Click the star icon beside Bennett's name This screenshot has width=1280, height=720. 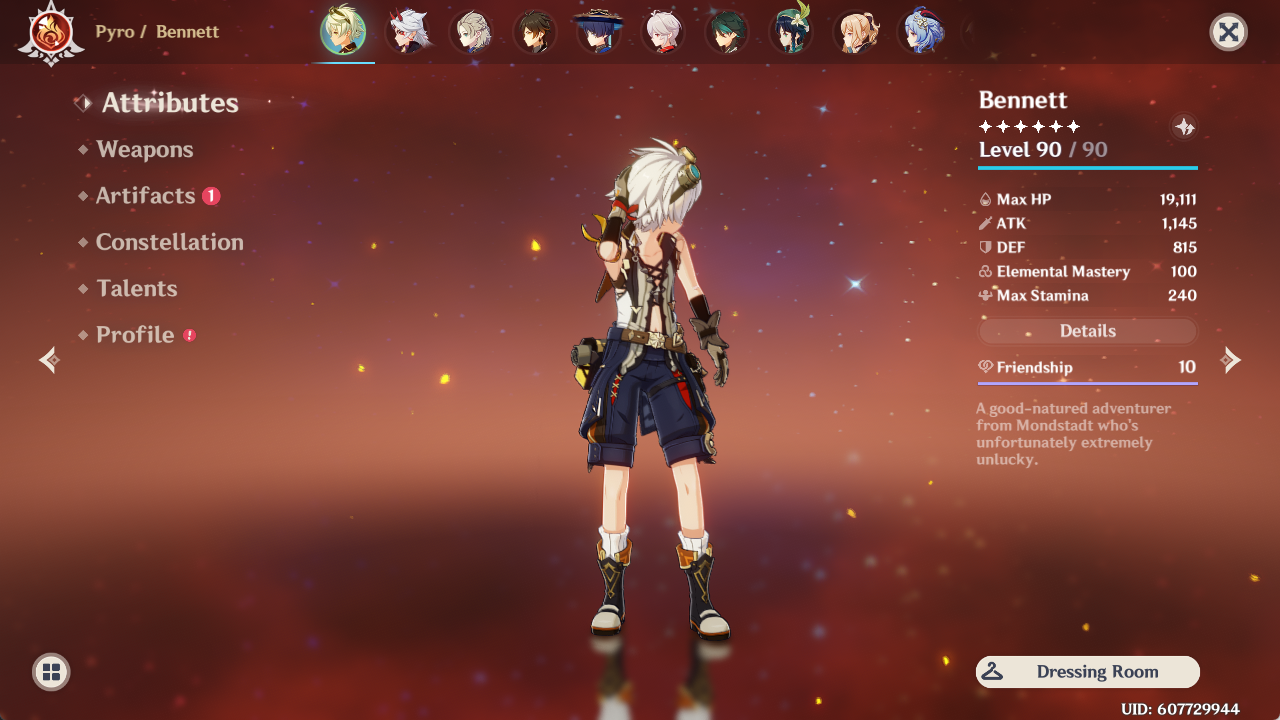point(1184,127)
